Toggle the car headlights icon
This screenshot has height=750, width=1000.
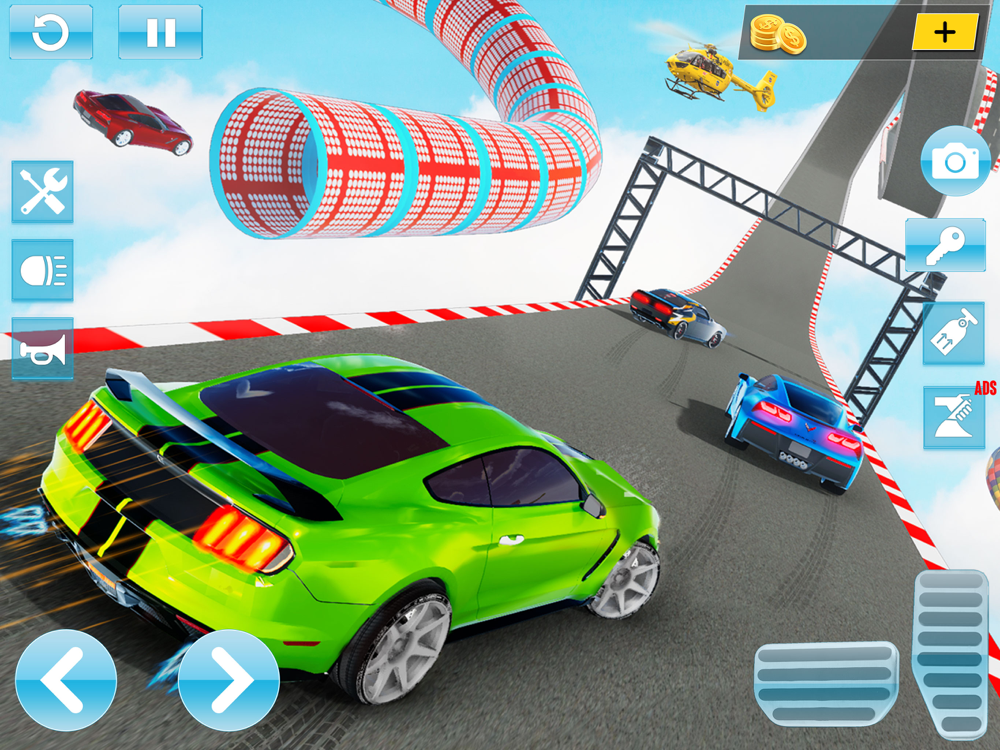[42, 270]
